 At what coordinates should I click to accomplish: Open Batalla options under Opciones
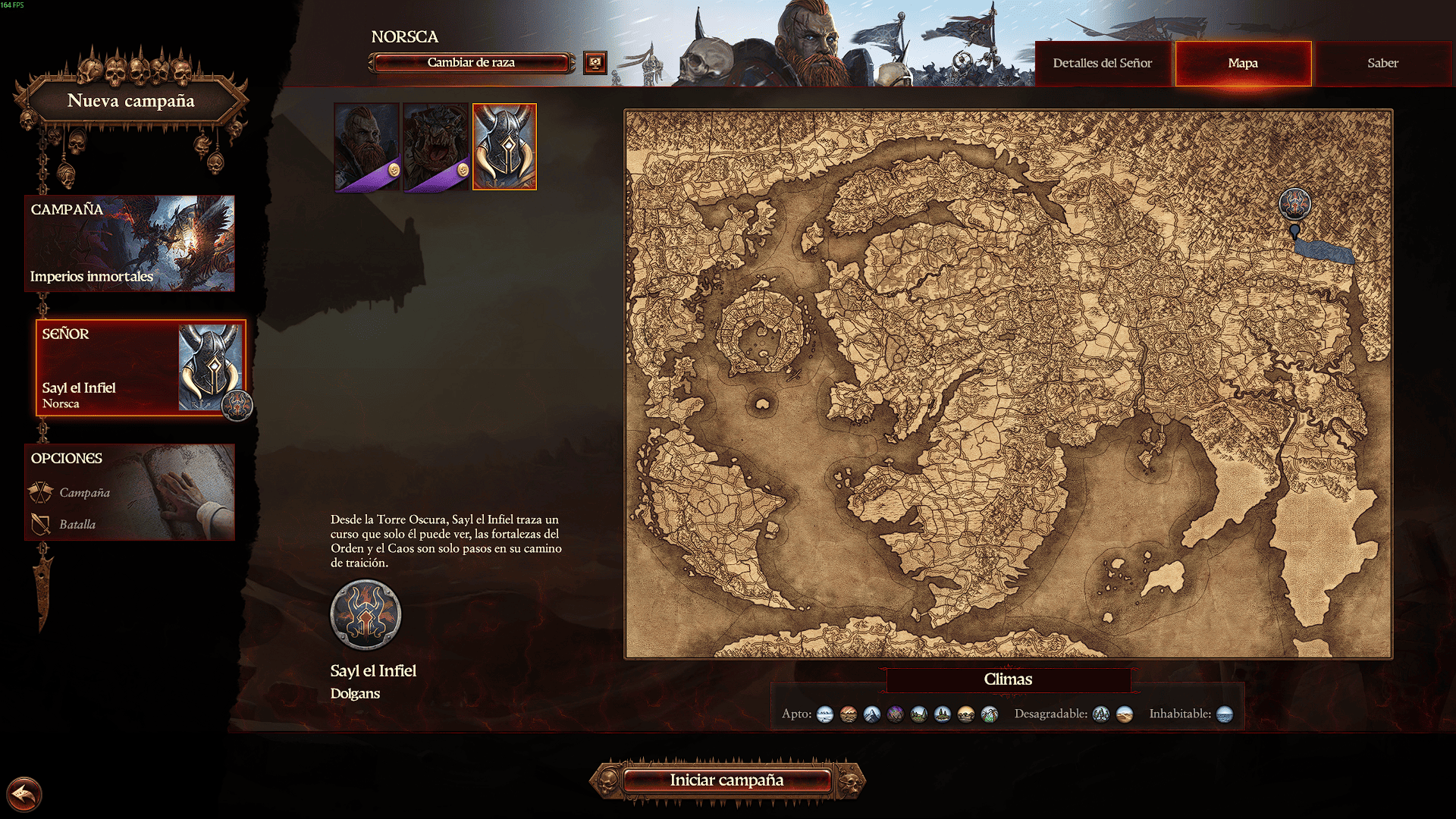point(77,525)
